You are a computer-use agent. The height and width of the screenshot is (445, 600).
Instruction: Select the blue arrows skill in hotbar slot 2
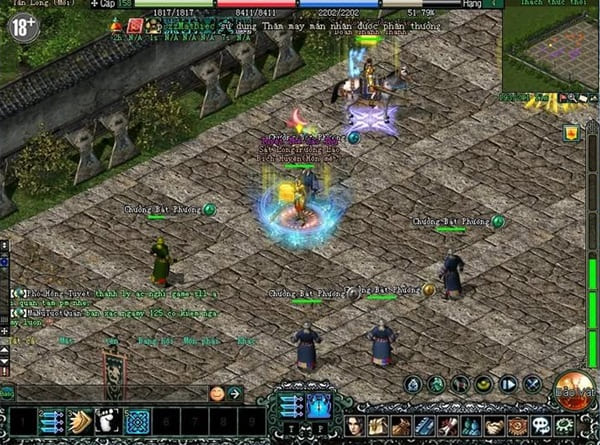point(52,422)
